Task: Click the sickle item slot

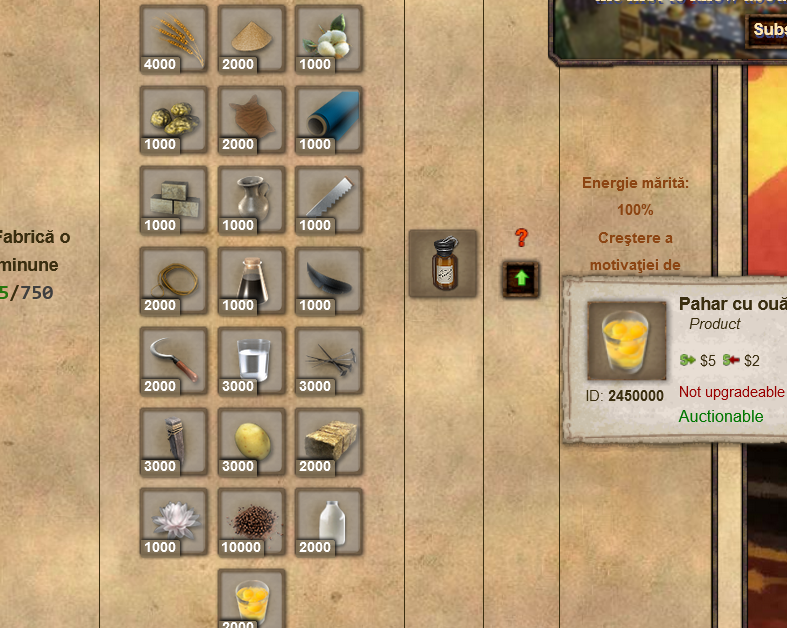Action: coord(174,361)
